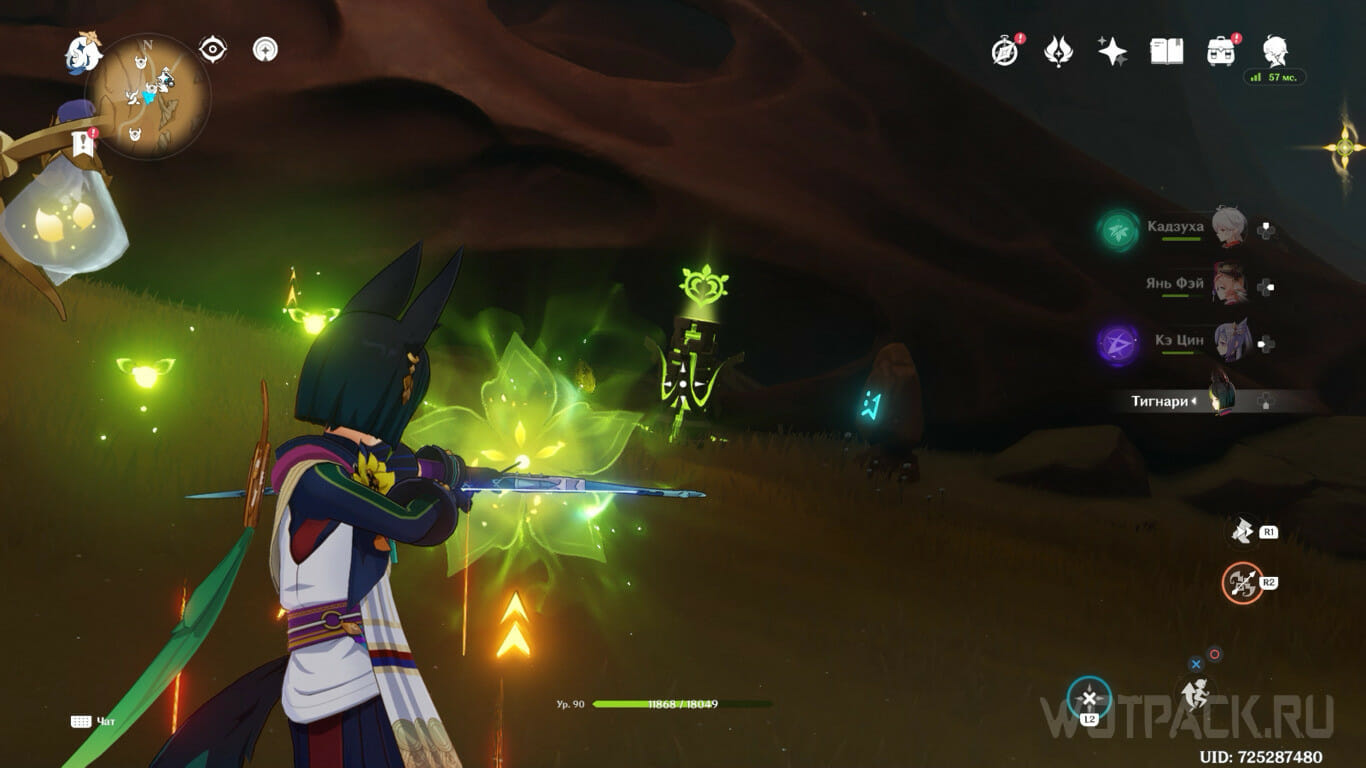1366x768 pixels.
Task: Open the Paimon menu
Action: point(84,52)
